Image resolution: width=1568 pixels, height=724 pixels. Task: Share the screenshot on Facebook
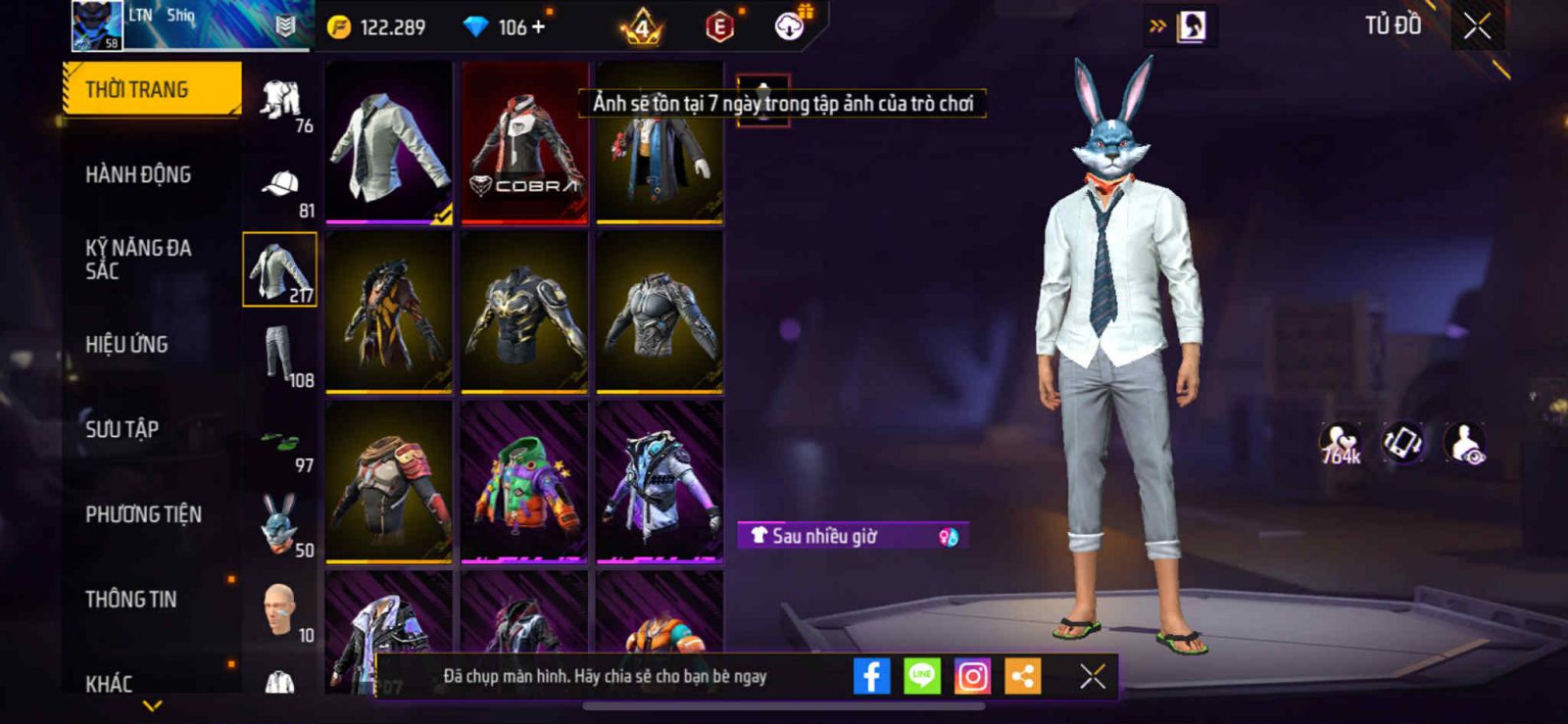point(871,676)
